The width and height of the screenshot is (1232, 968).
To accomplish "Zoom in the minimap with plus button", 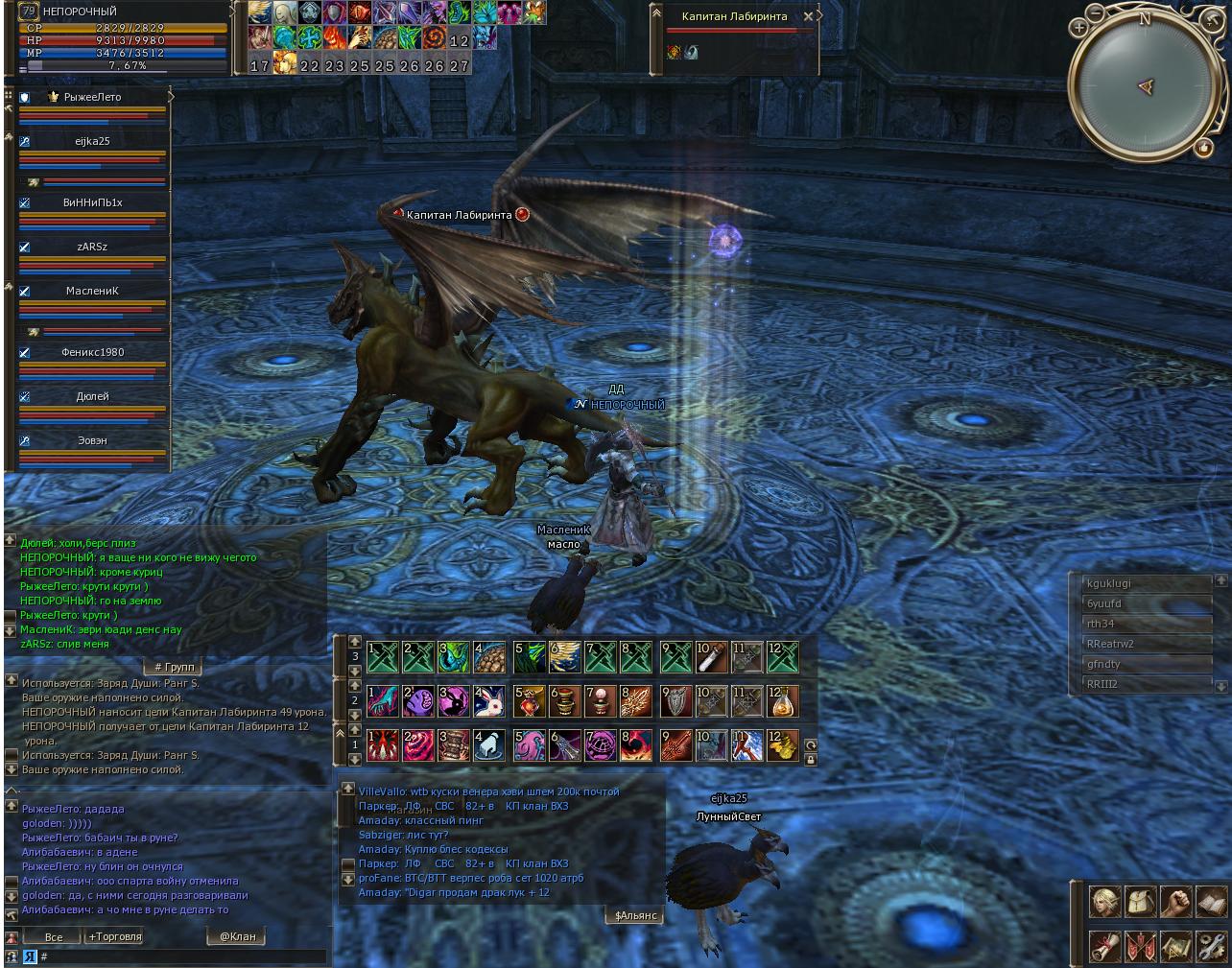I will point(1079,28).
